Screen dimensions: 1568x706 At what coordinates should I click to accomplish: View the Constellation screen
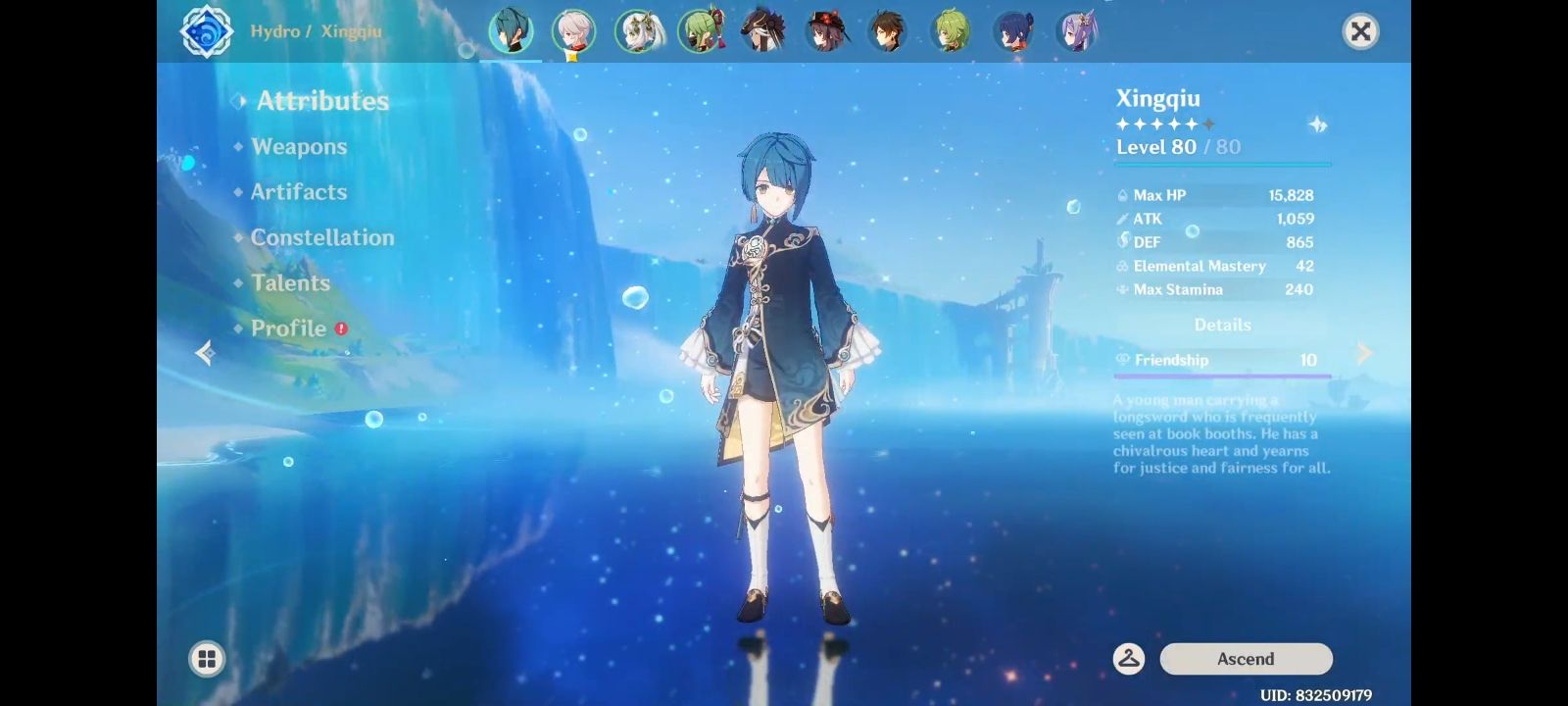(x=323, y=237)
